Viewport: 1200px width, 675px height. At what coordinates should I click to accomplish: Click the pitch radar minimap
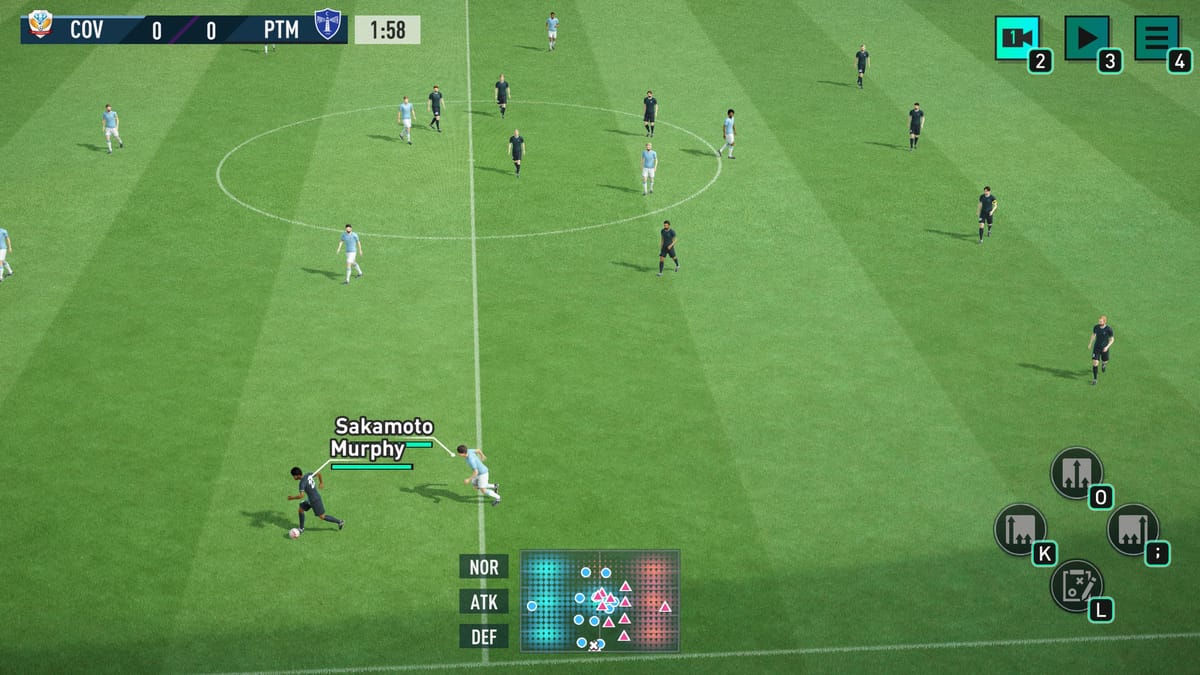tap(599, 600)
